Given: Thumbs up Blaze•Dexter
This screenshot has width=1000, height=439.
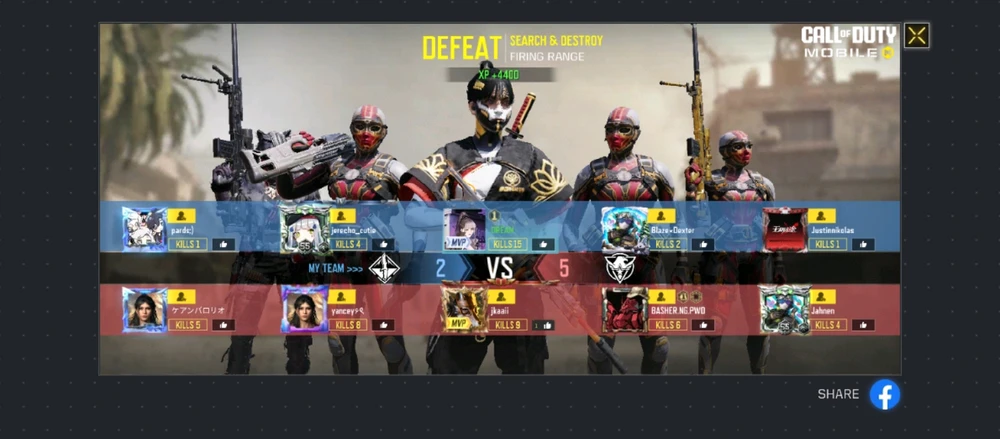Looking at the screenshot, I should (702, 244).
